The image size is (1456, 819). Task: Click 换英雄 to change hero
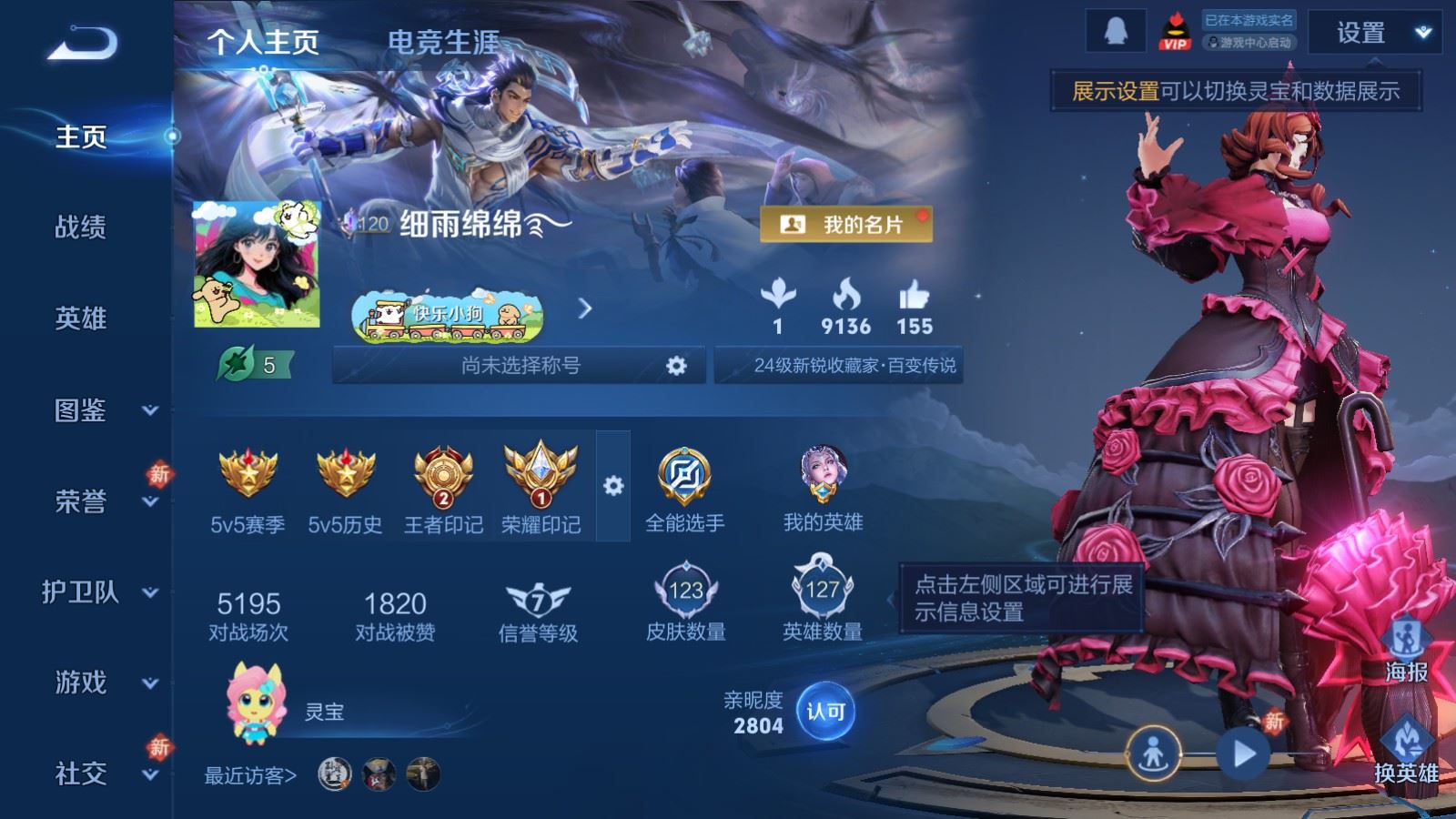pyautogui.click(x=1406, y=751)
